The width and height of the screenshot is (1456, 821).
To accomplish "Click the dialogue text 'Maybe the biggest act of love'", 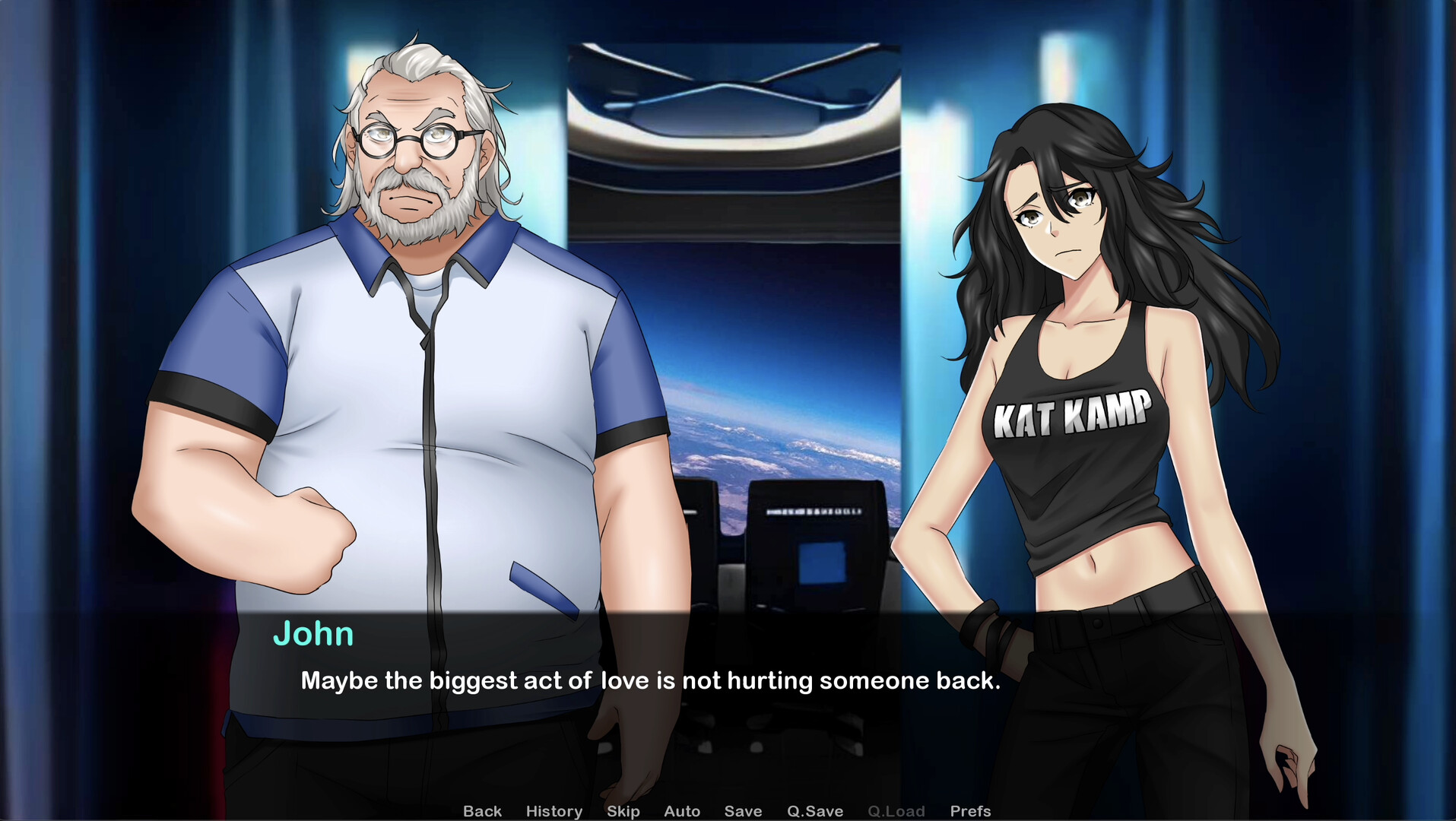I will 650,681.
